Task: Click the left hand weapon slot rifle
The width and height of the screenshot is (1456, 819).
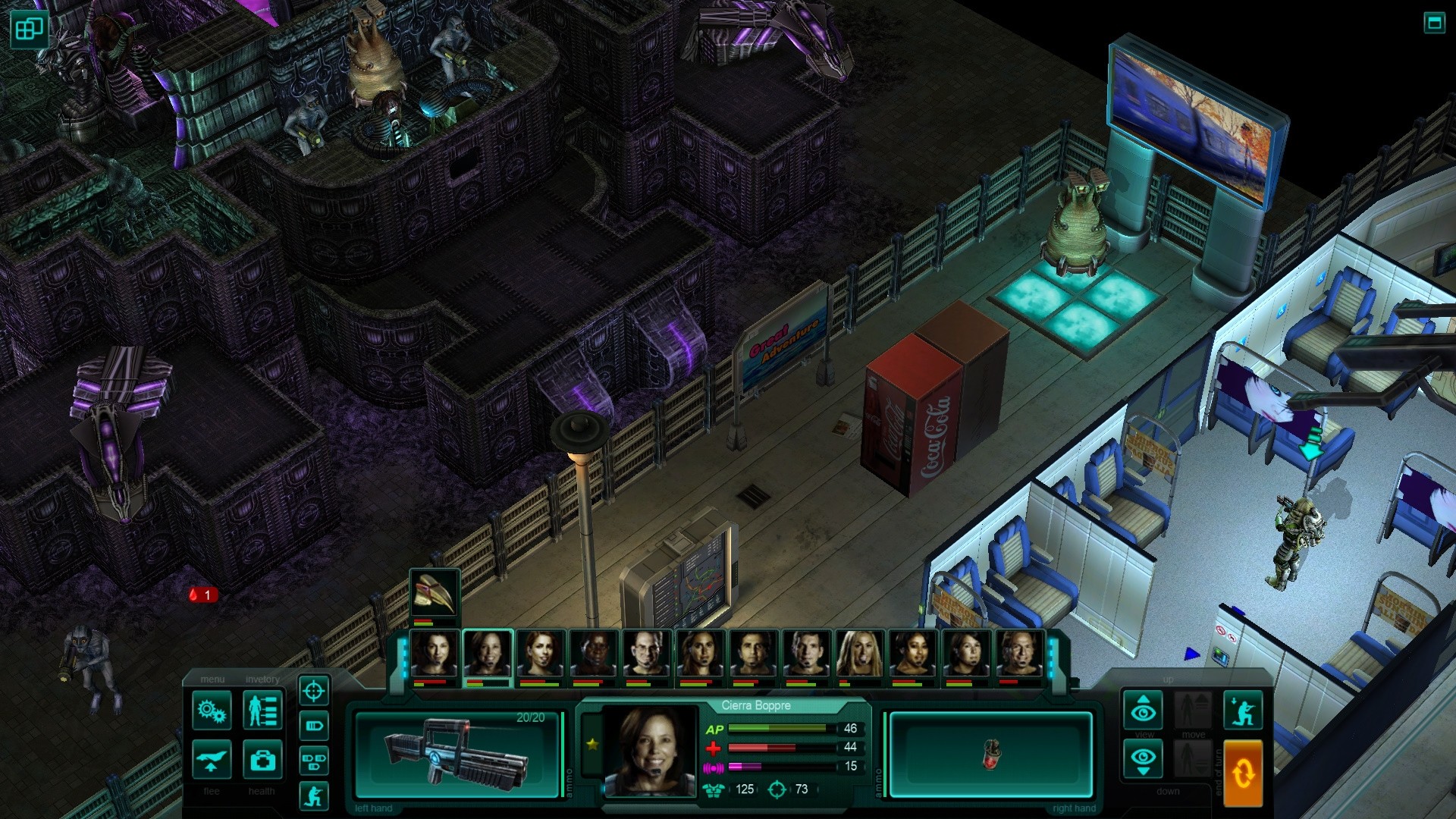Action: coord(457,755)
